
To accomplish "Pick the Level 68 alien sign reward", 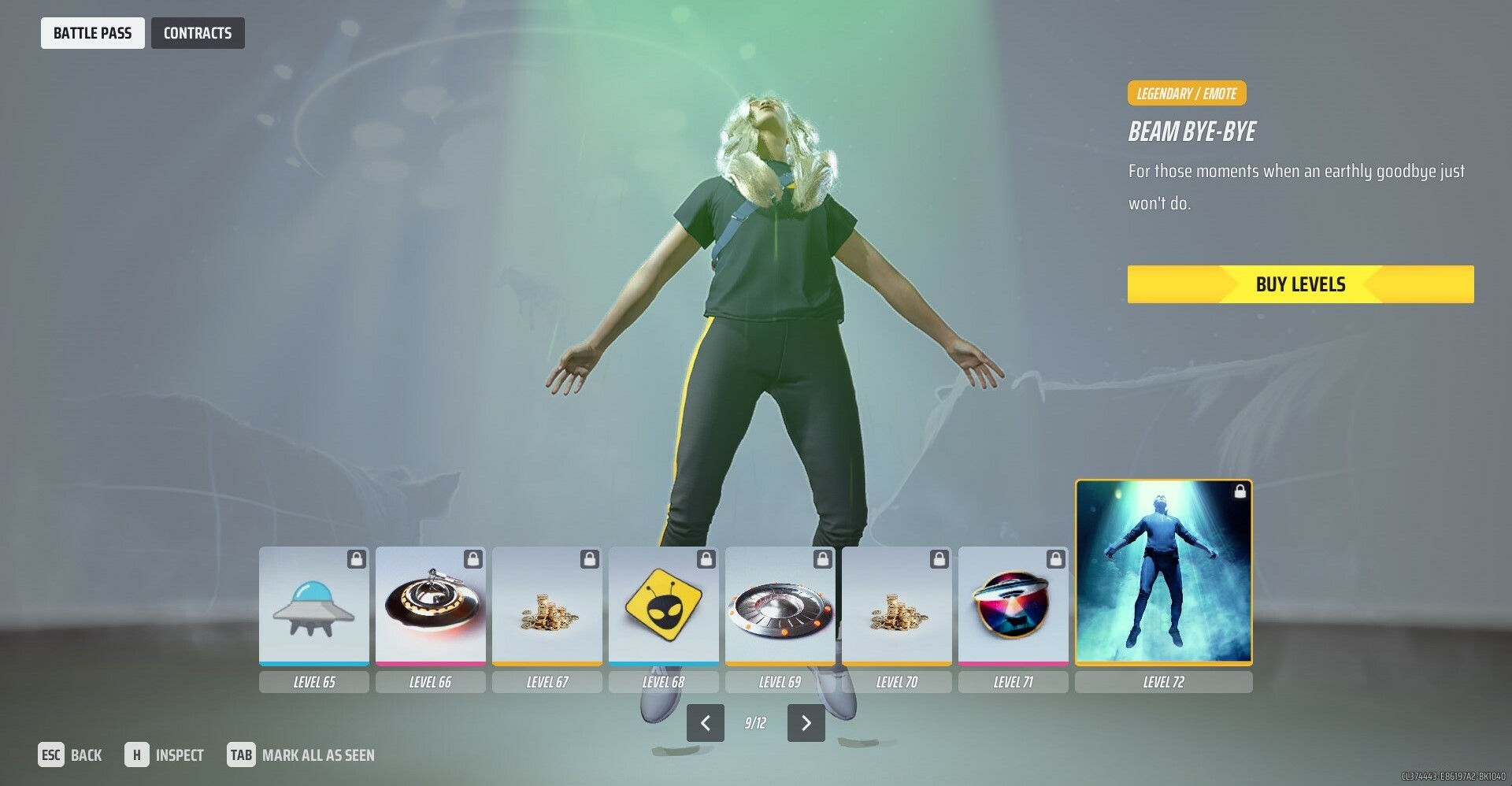I will (663, 606).
